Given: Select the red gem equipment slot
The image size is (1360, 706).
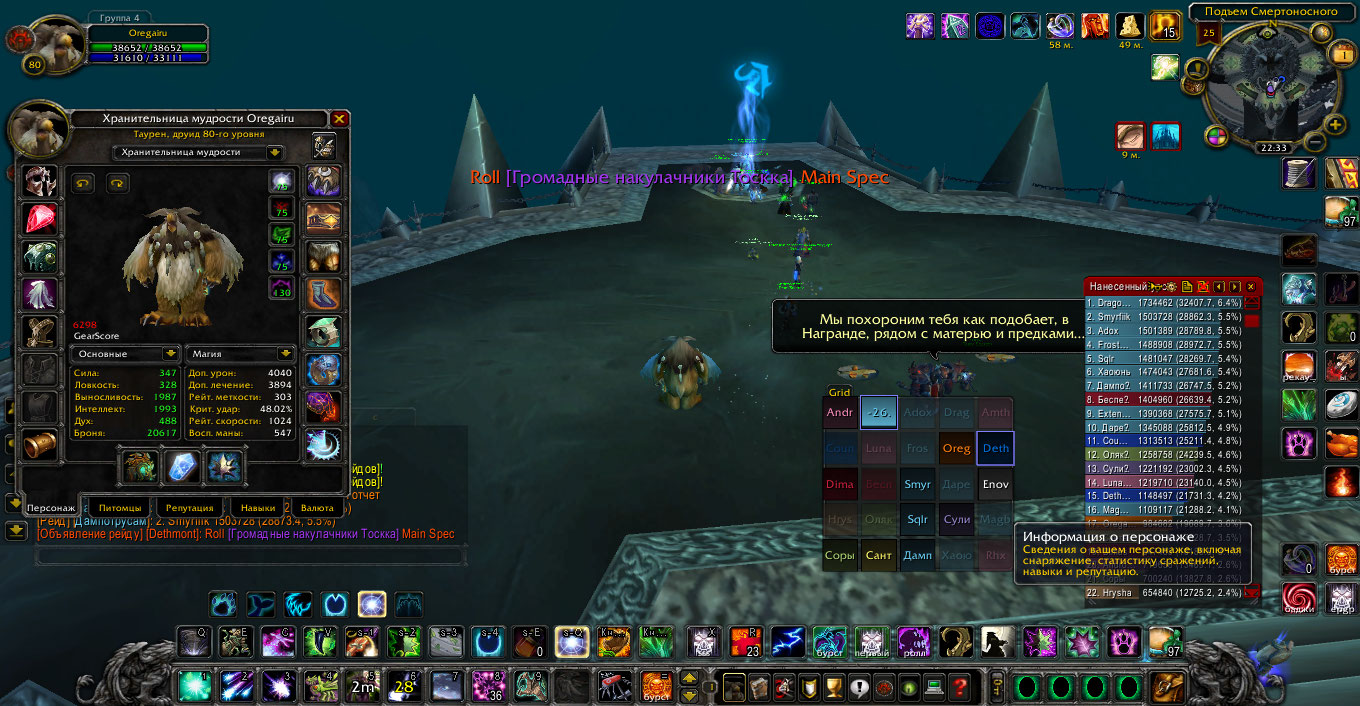Looking at the screenshot, I should click(41, 219).
